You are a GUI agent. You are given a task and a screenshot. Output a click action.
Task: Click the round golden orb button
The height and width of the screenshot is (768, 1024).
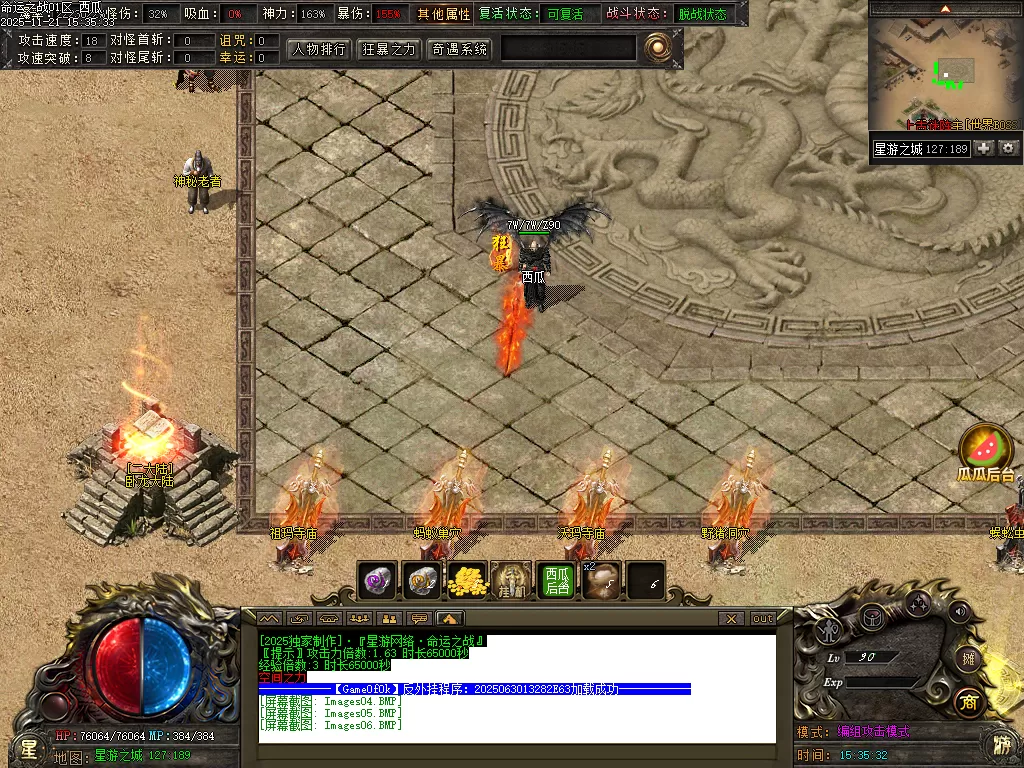[656, 47]
